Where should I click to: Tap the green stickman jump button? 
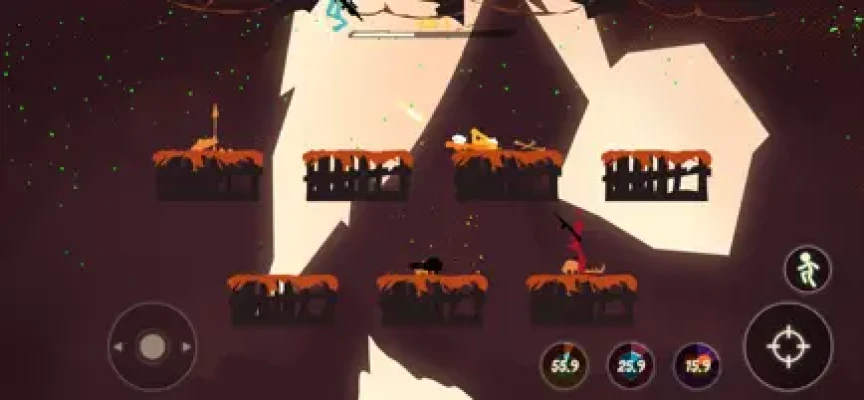pos(807,269)
